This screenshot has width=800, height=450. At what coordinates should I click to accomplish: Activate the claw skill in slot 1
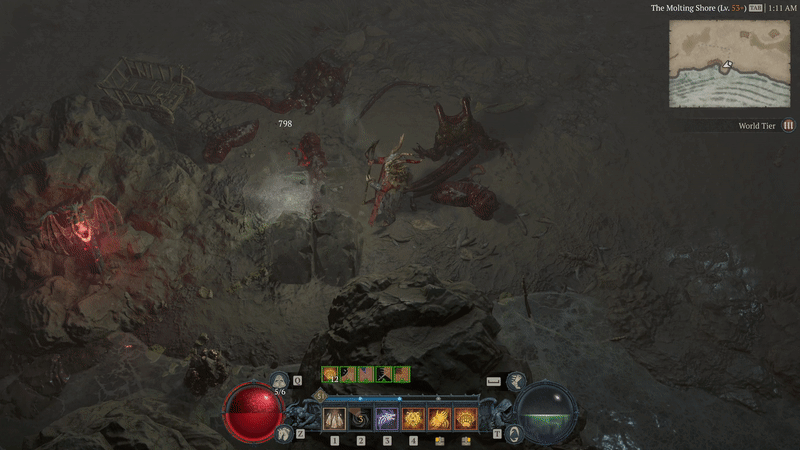point(334,418)
